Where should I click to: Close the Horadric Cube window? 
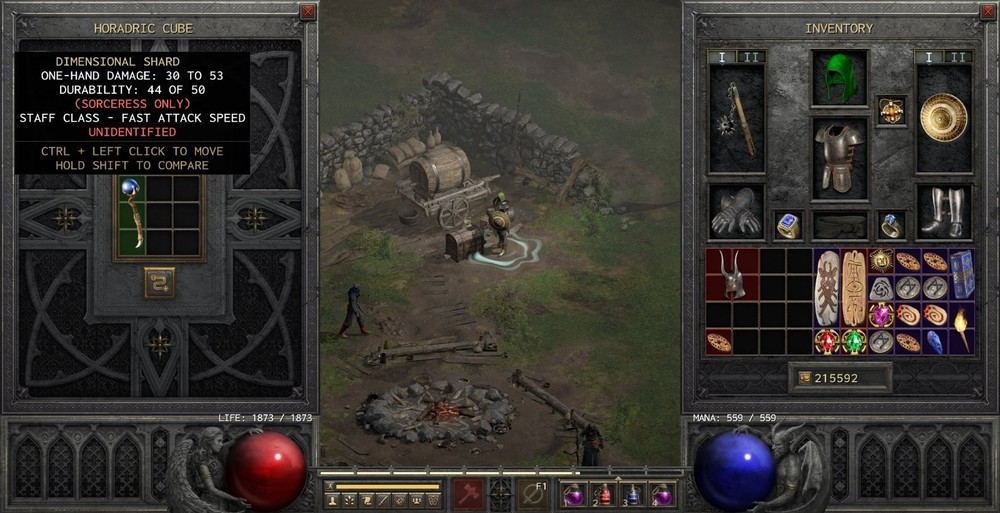[x=308, y=12]
